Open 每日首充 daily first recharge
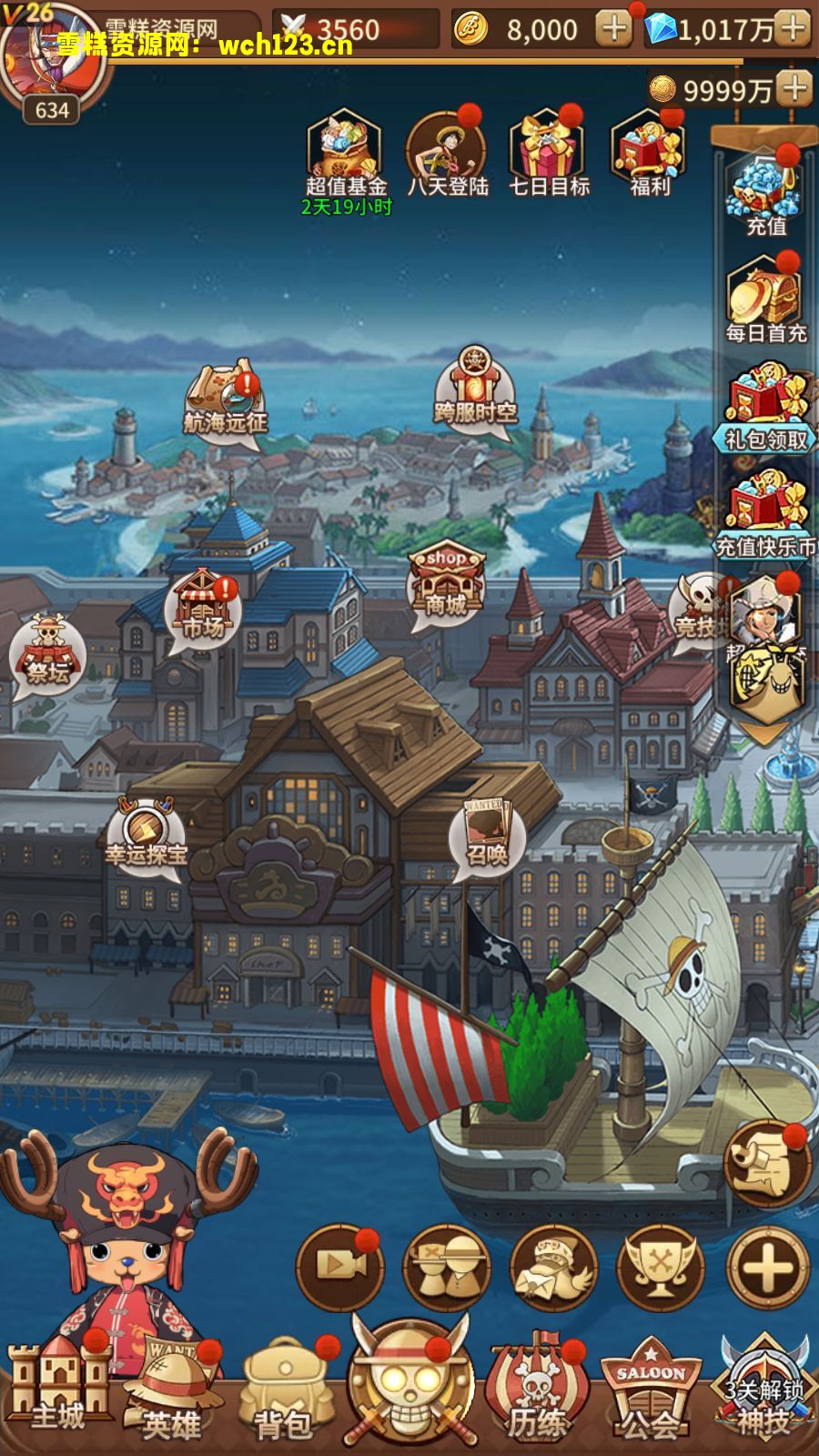This screenshot has height=1456, width=819. point(765,299)
